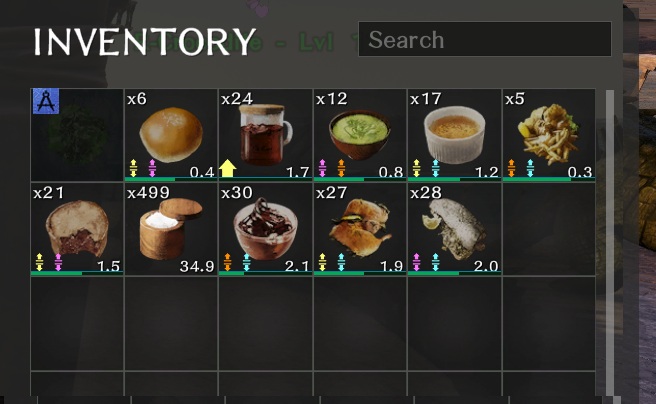Pick the glass mug drink stack x24

point(265,135)
